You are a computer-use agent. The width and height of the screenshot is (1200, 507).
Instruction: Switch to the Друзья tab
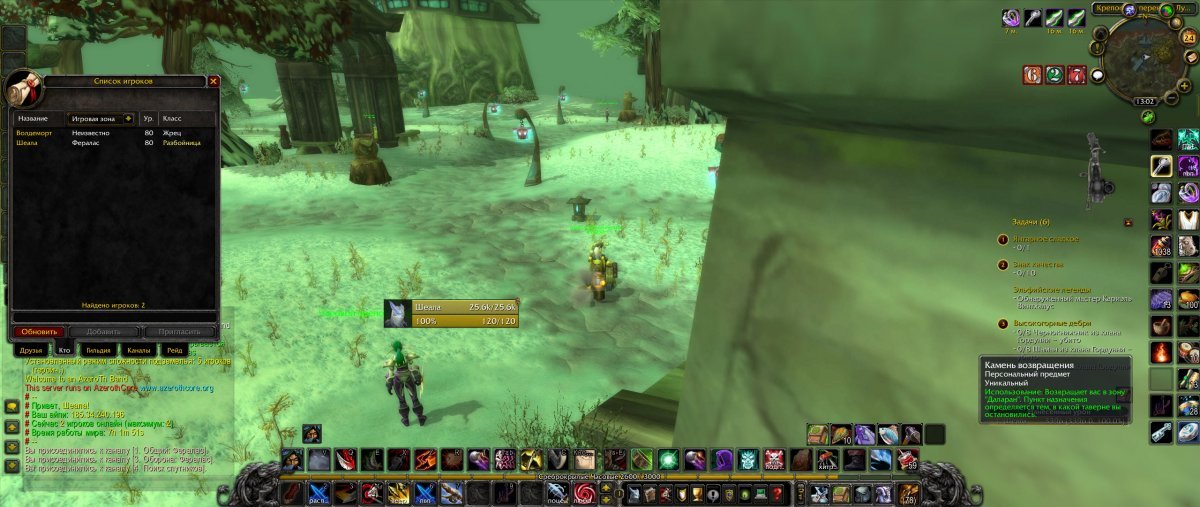[31, 351]
